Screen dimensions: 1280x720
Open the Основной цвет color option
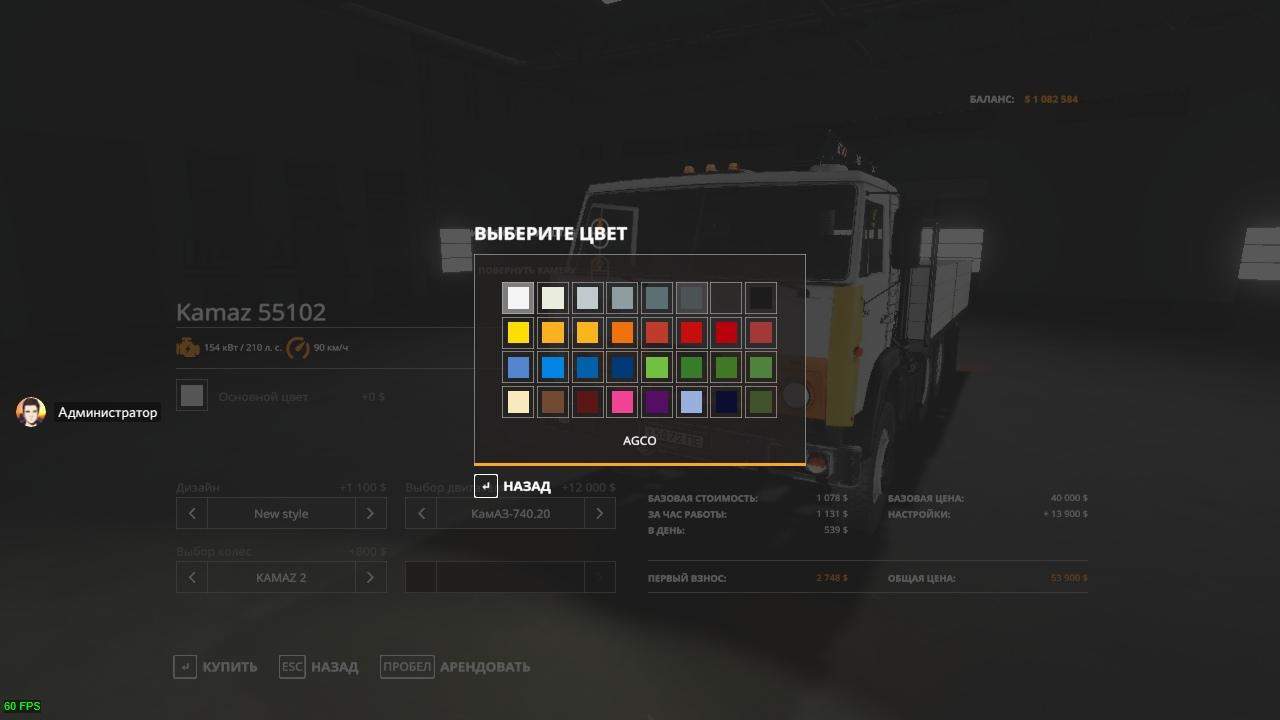(193, 396)
